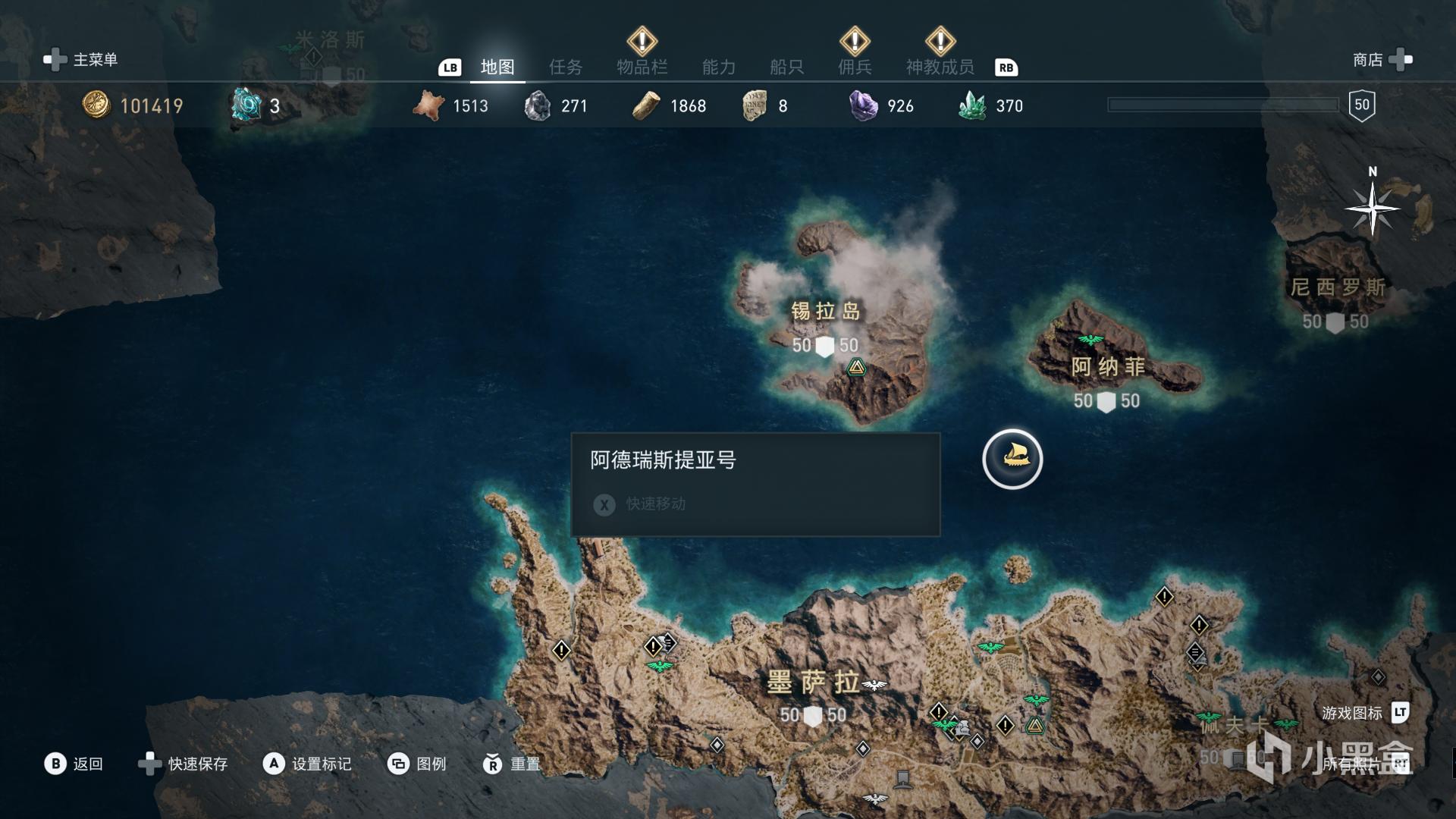Viewport: 1456px width, 819px height.
Task: Show the 图例 map legend
Action: [417, 764]
